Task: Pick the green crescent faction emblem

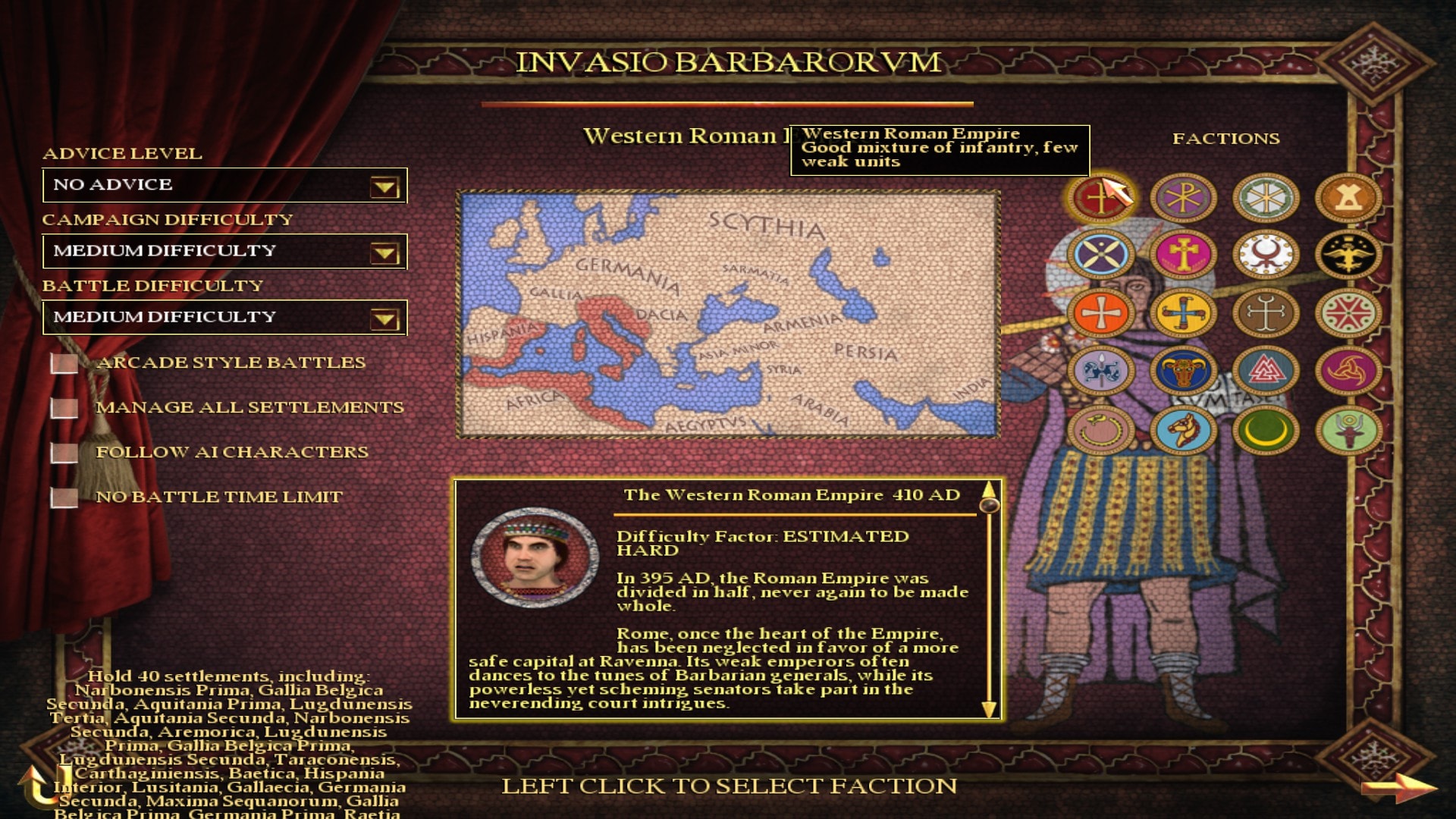Action: [1266, 431]
